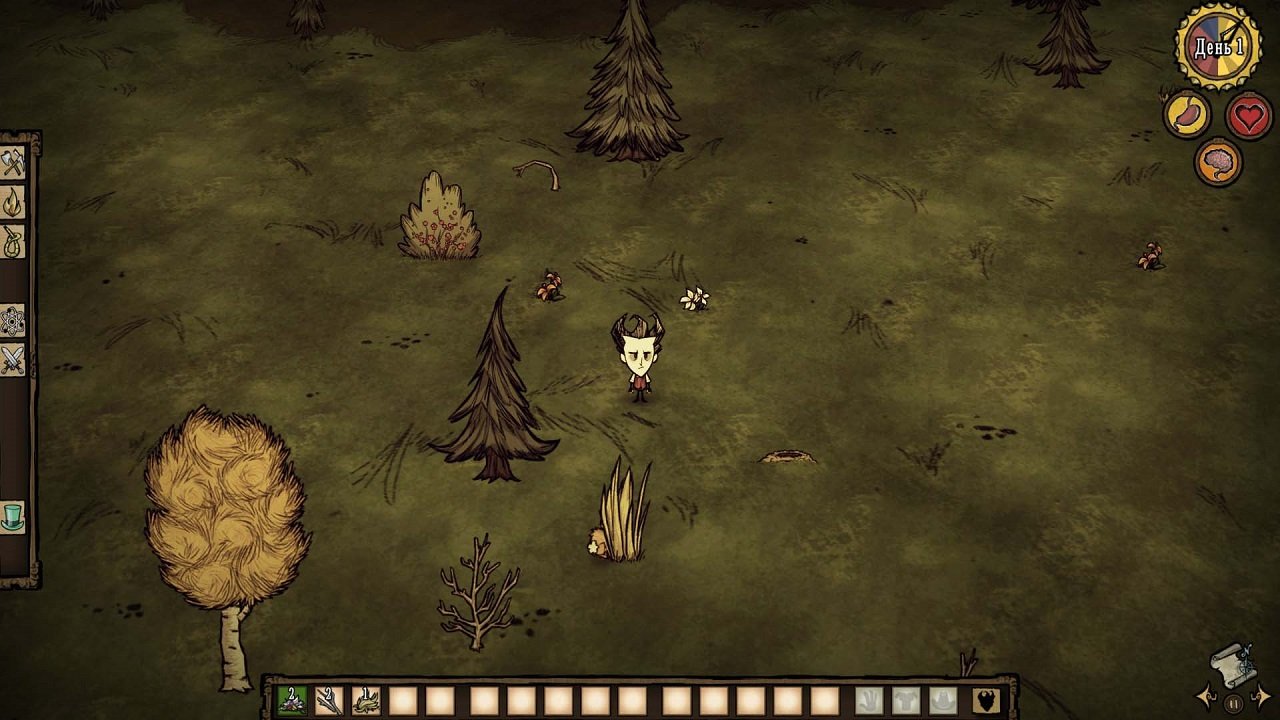
Task: Toggle the pause button
Action: coord(1234,704)
